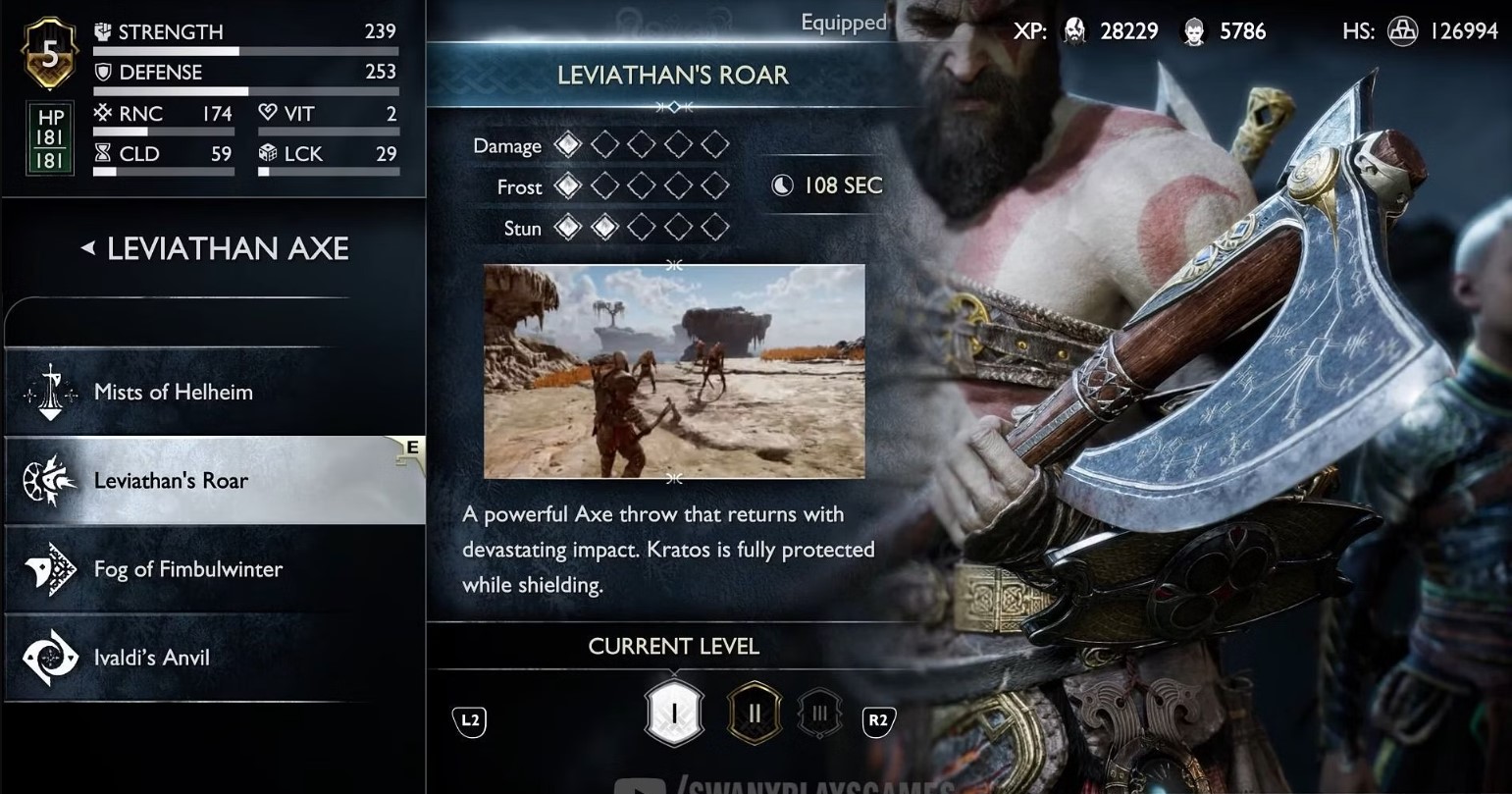This screenshot has width=1512, height=794.
Task: Select the Equipped tab label
Action: point(842,22)
